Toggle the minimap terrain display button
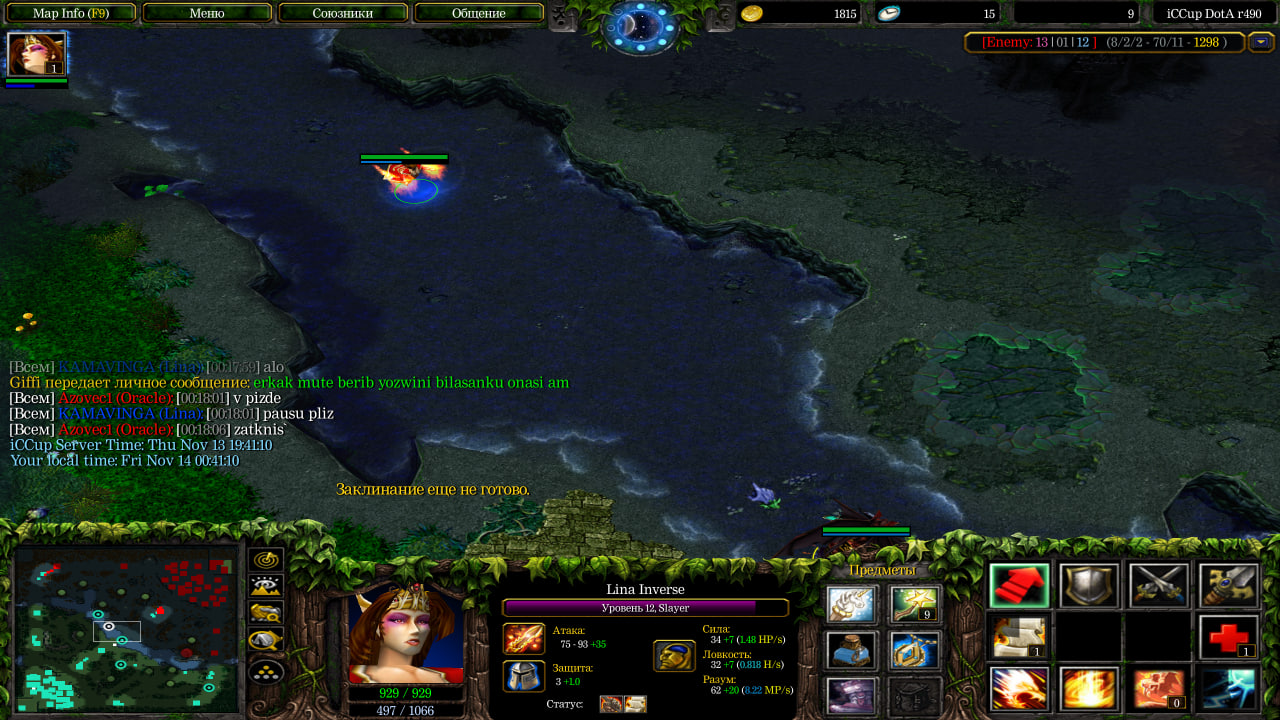1280x720 pixels. click(x=266, y=586)
